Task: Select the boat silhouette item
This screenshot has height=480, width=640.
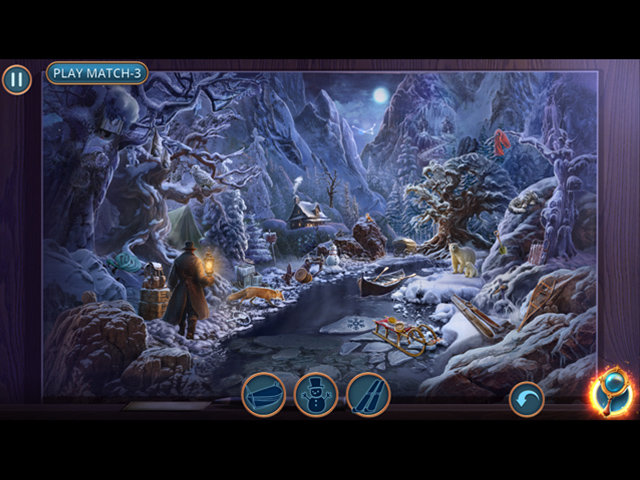Action: coord(263,393)
